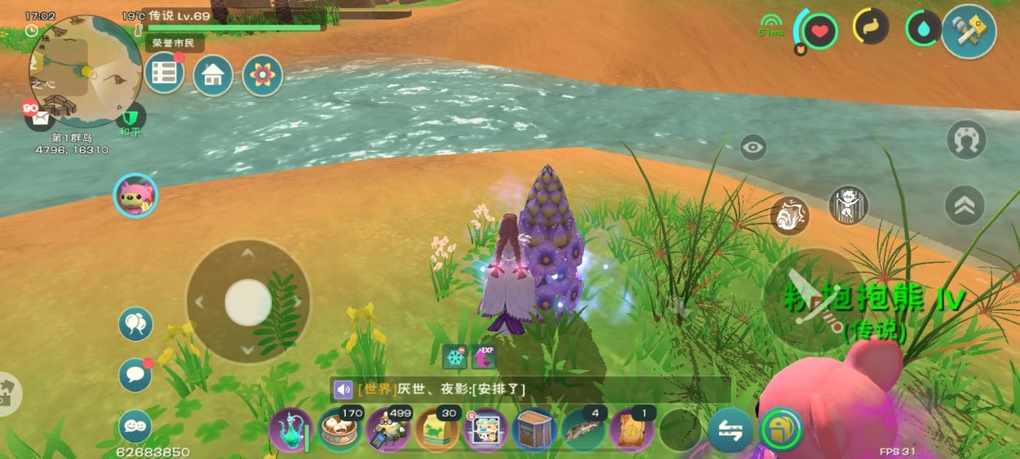This screenshot has height=459, width=1020.
Task: Open the balloons social icon
Action: pos(135,324)
